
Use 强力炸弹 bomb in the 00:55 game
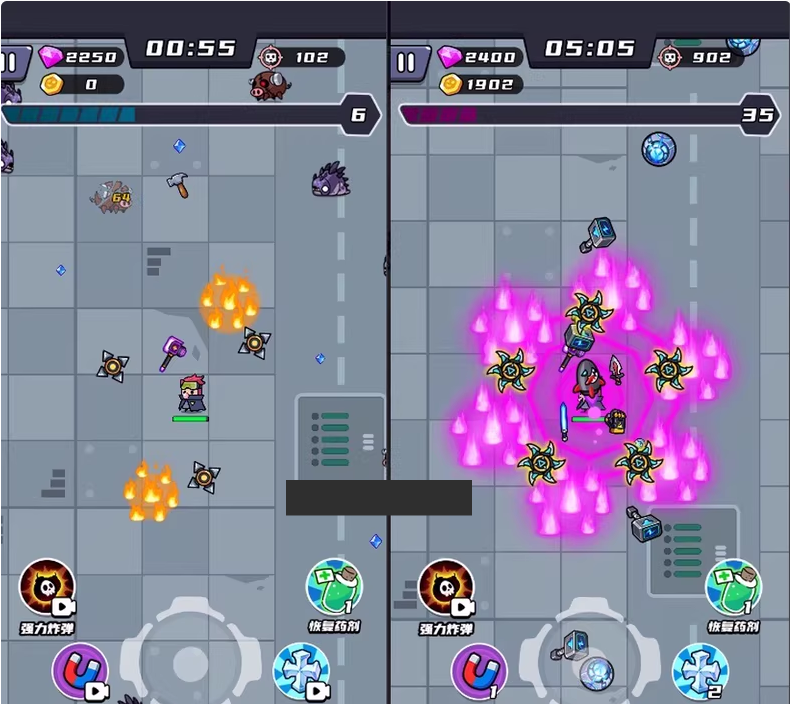coord(47,589)
